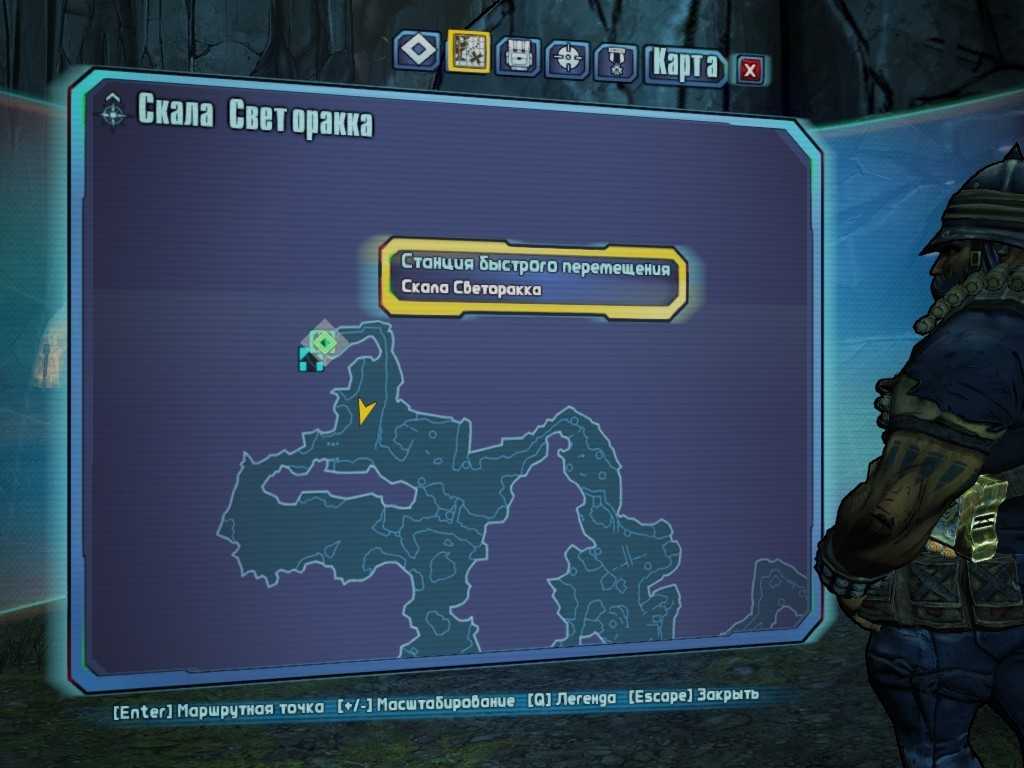Image resolution: width=1024 pixels, height=768 pixels.
Task: Open the Missions tab with diamond icon
Action: [x=416, y=51]
